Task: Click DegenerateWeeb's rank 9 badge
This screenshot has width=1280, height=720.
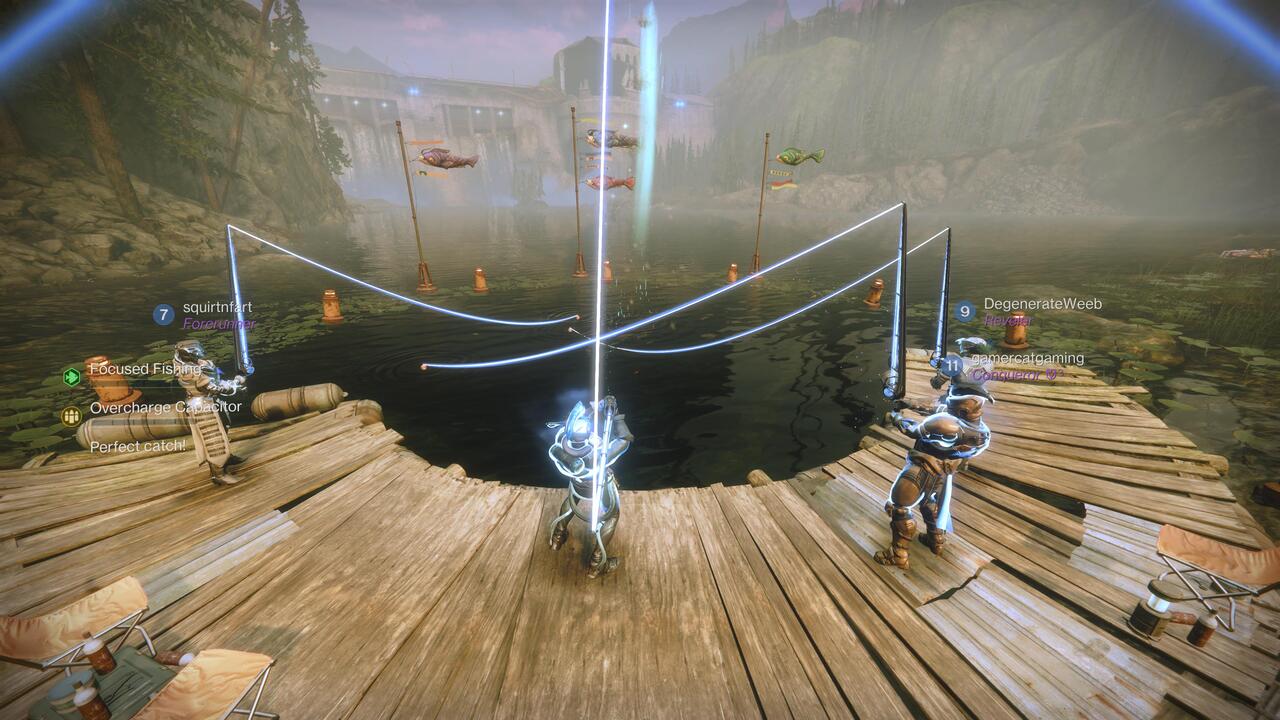Action: tap(965, 310)
